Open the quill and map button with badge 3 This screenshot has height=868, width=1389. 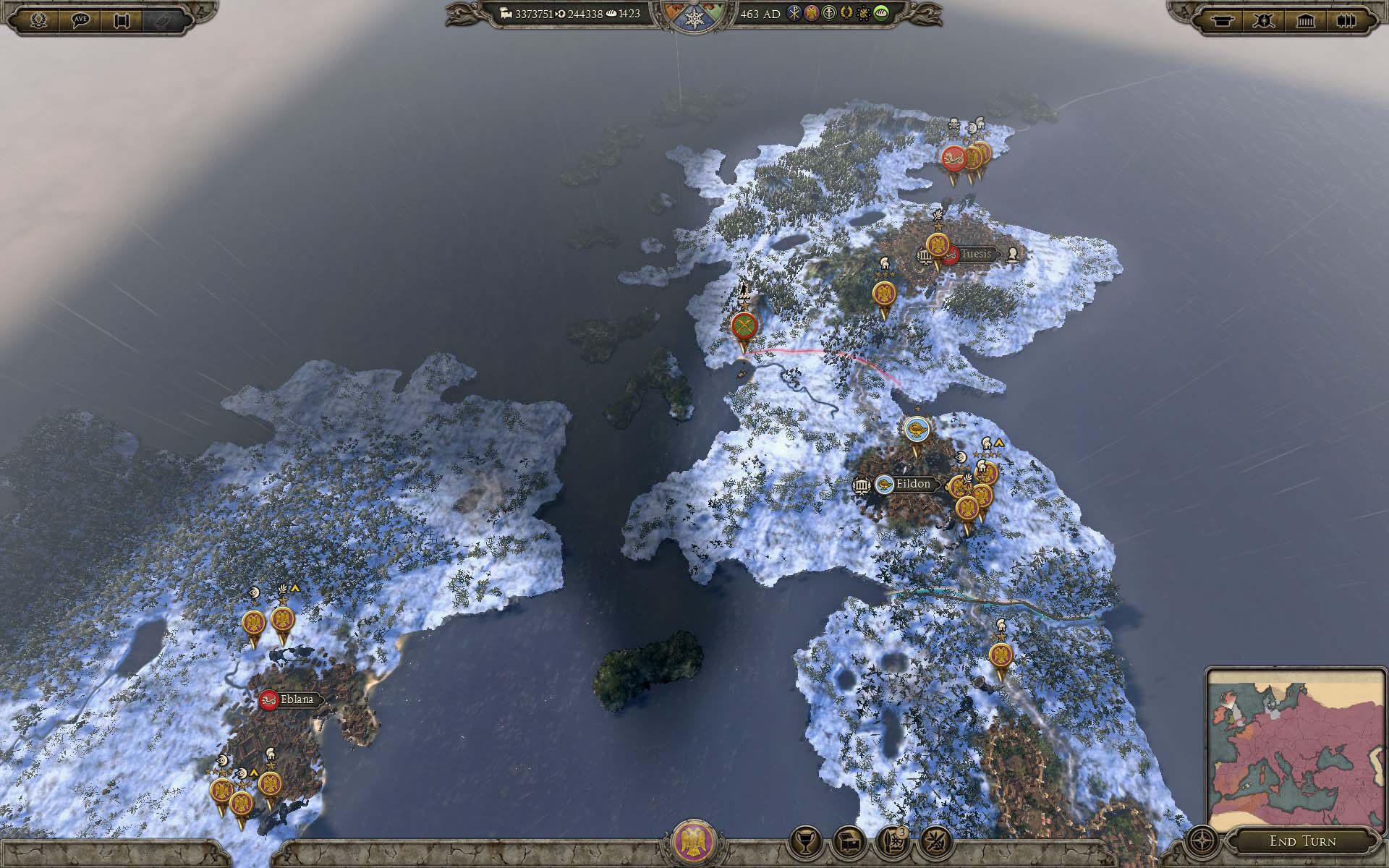(x=892, y=841)
